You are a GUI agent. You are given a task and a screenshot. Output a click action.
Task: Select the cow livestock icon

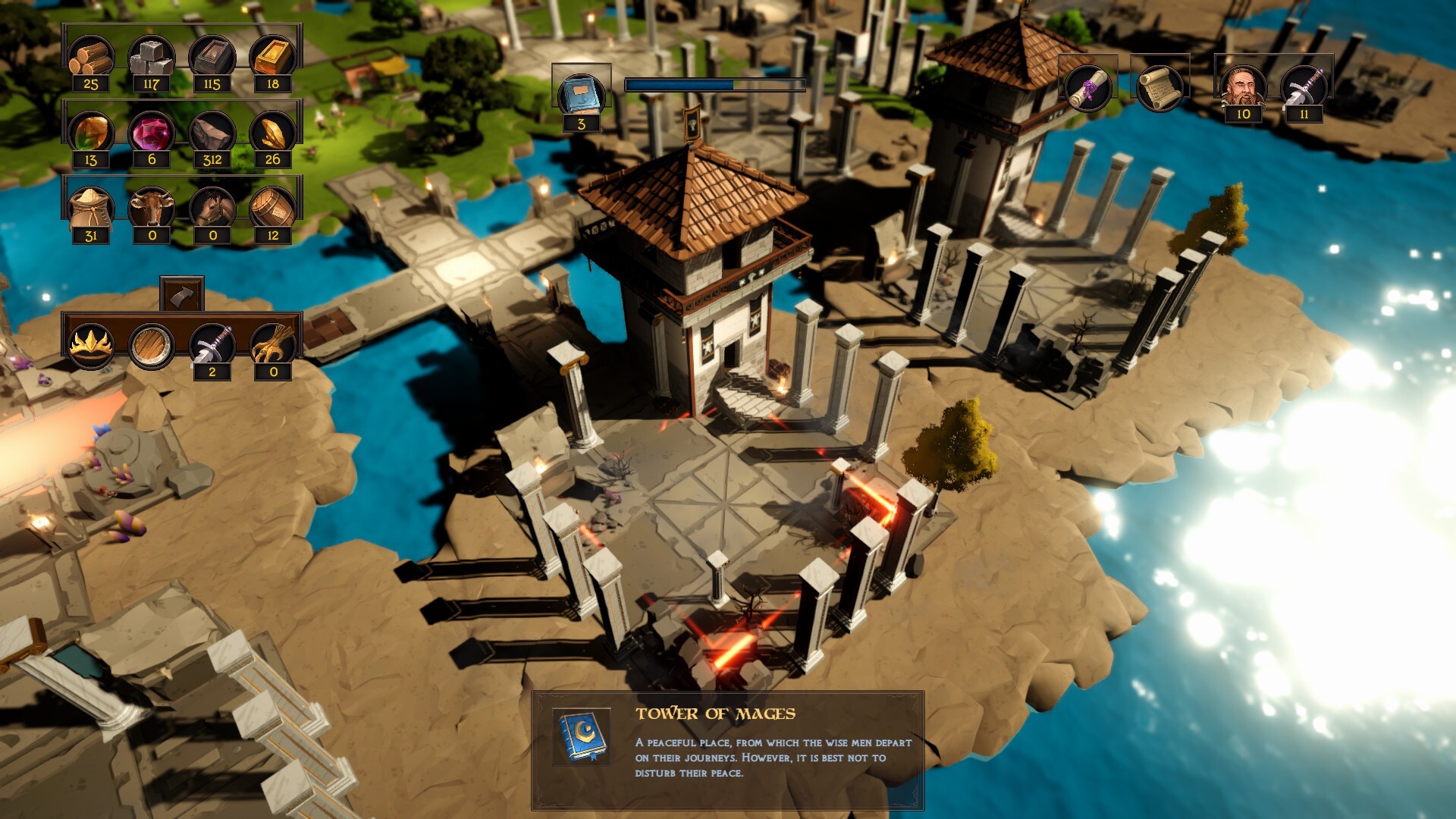click(151, 209)
